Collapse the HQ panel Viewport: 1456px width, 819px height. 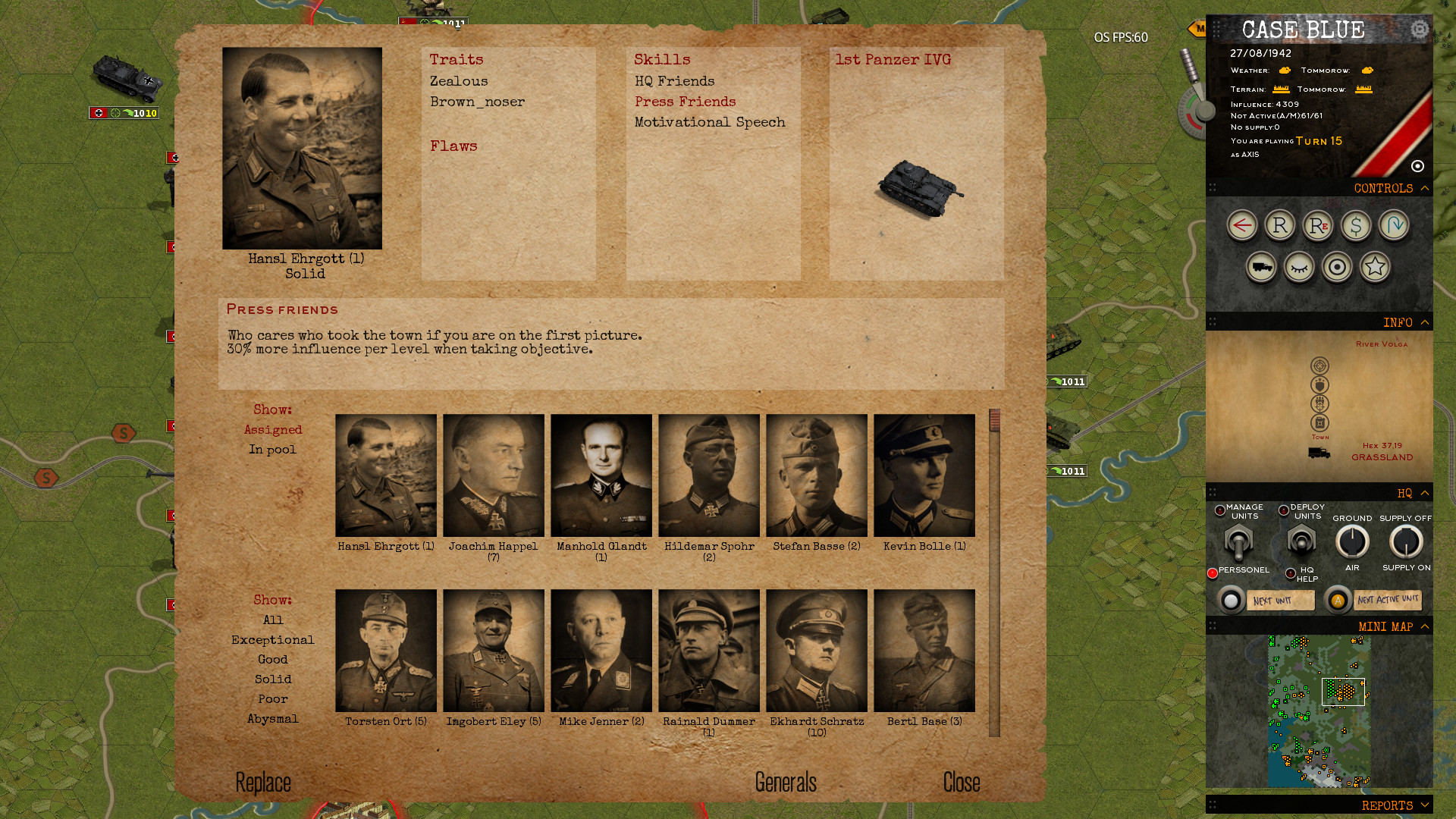(1425, 492)
